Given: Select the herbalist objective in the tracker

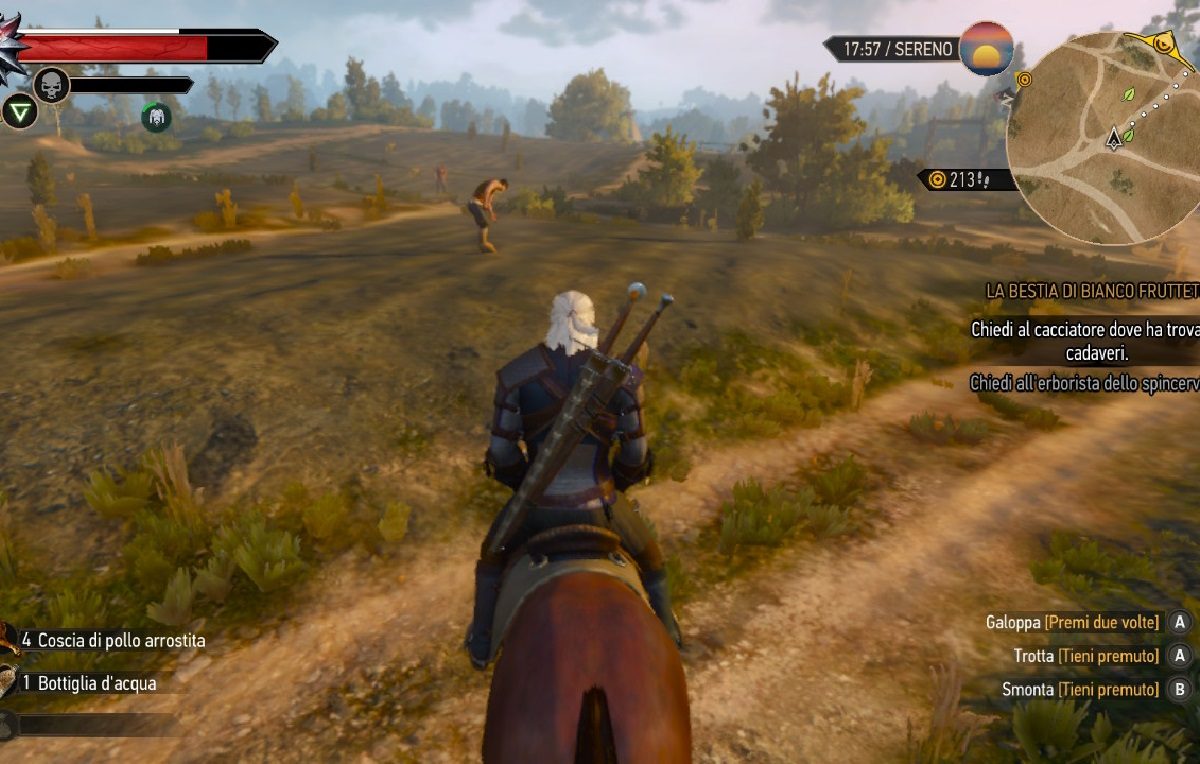Looking at the screenshot, I should [1085, 383].
